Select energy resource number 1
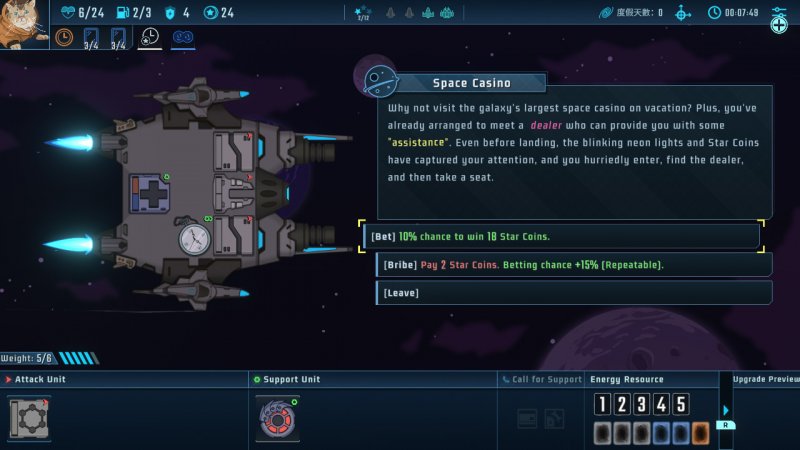The image size is (800, 450). tap(602, 404)
